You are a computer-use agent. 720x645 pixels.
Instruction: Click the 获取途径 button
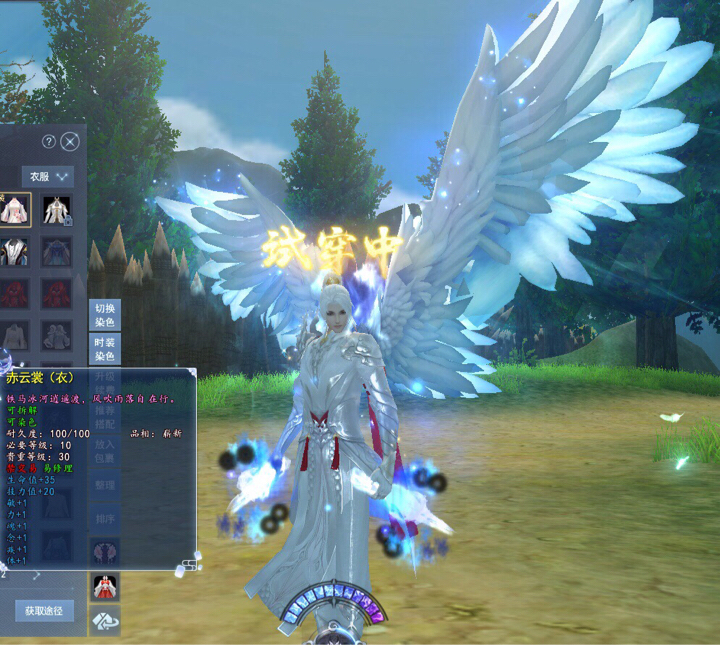(x=44, y=610)
